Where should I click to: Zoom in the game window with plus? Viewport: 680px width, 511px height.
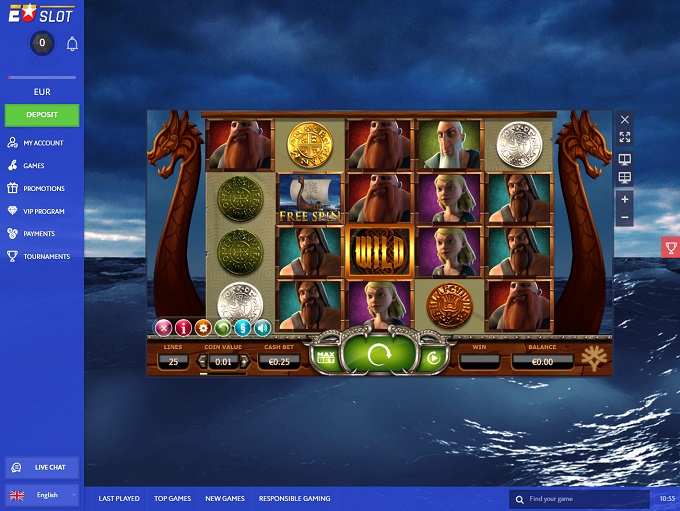625,199
